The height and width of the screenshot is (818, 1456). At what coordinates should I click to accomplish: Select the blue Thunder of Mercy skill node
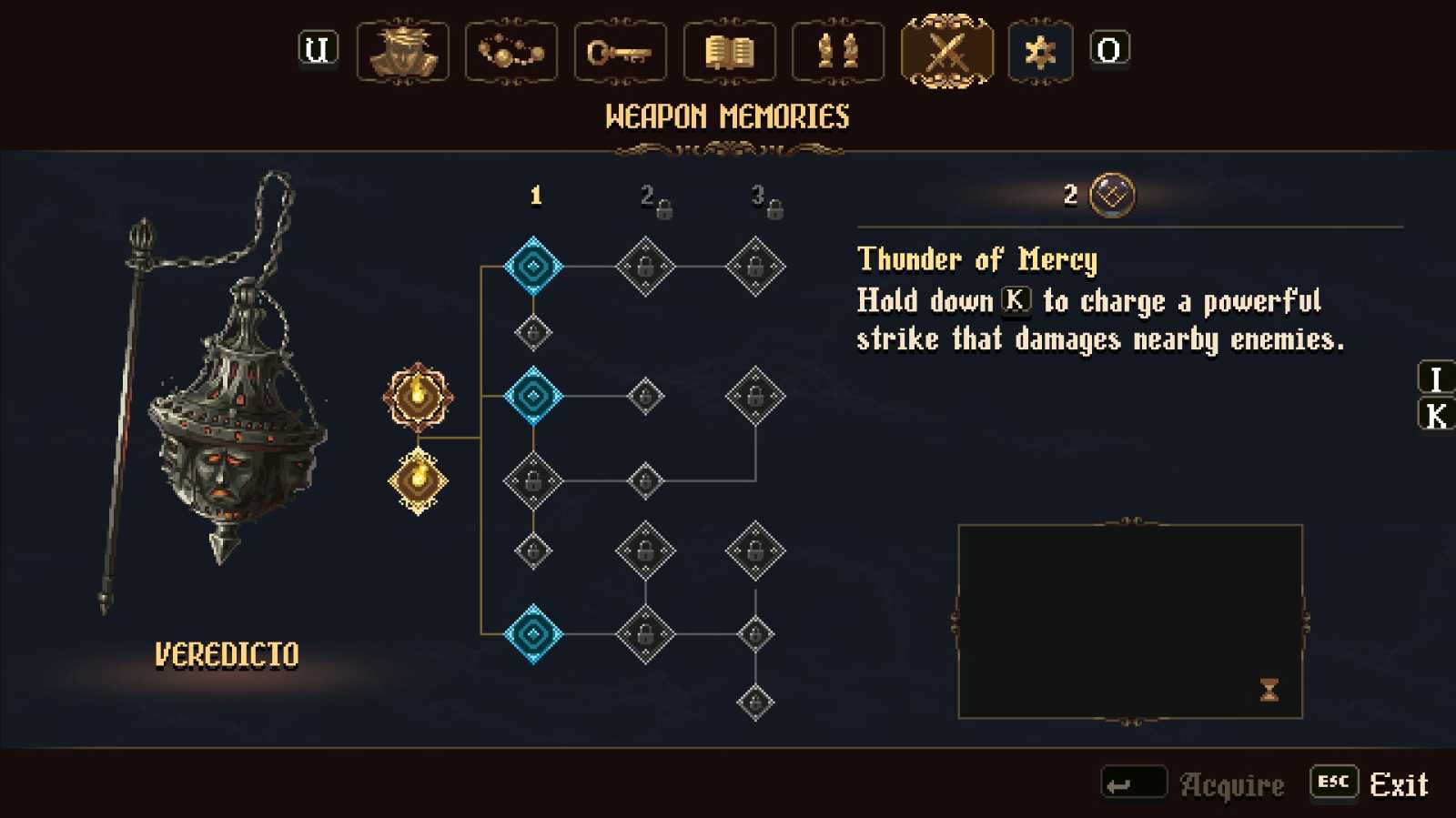(x=533, y=396)
